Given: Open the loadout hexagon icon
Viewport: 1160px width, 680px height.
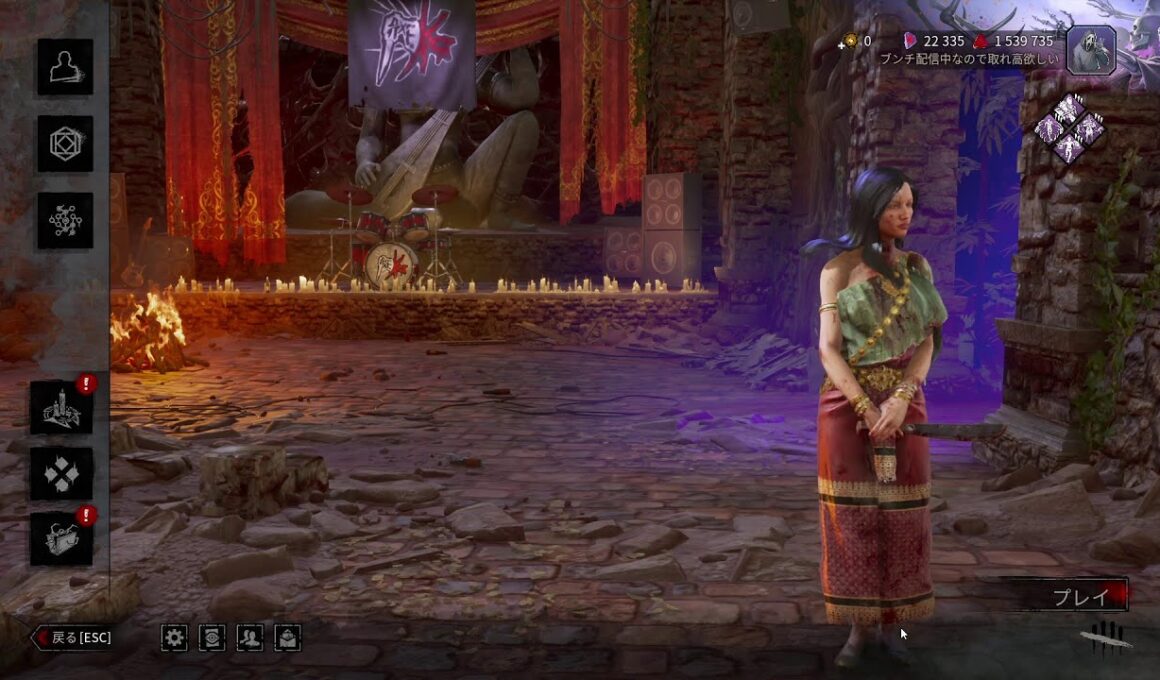Looking at the screenshot, I should pos(65,144).
